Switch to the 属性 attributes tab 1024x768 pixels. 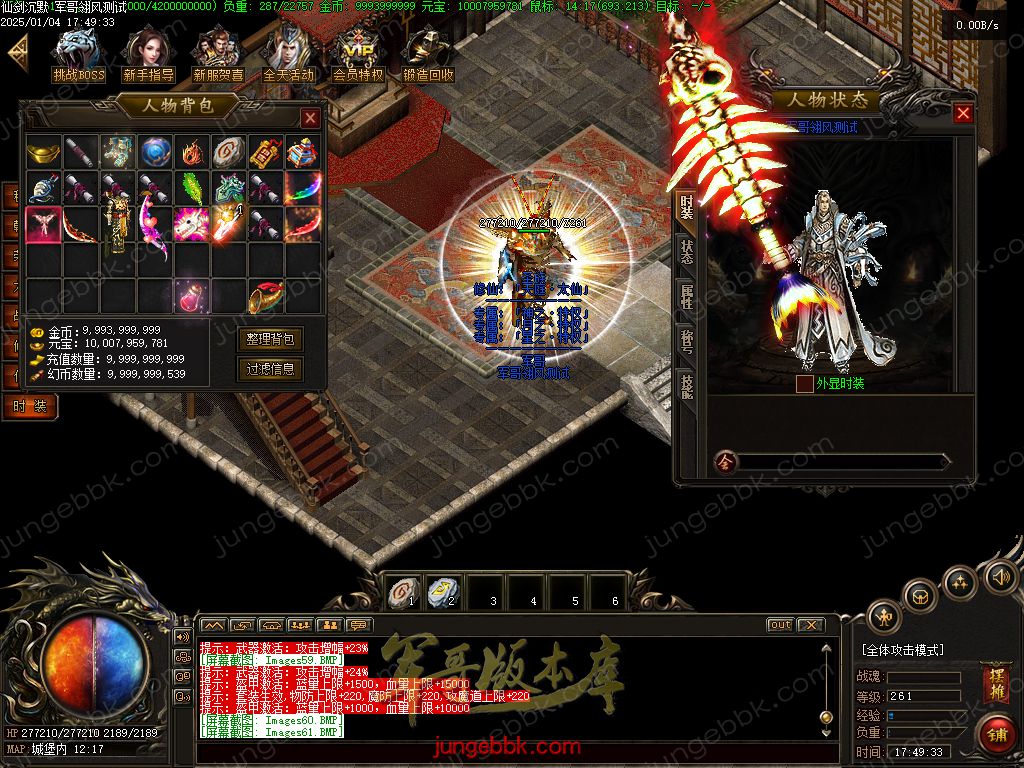687,296
